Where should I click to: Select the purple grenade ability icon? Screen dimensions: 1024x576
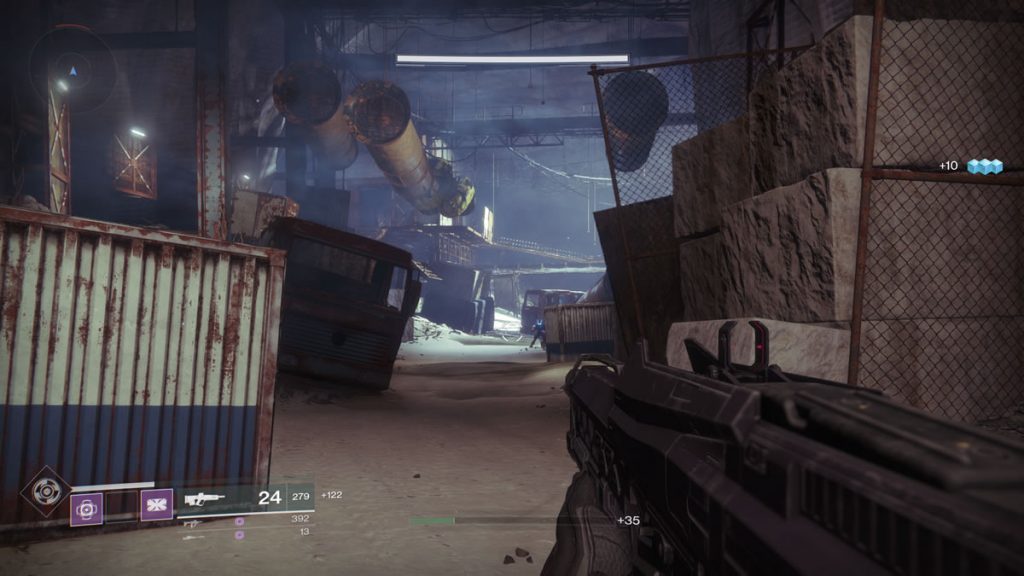tap(86, 508)
